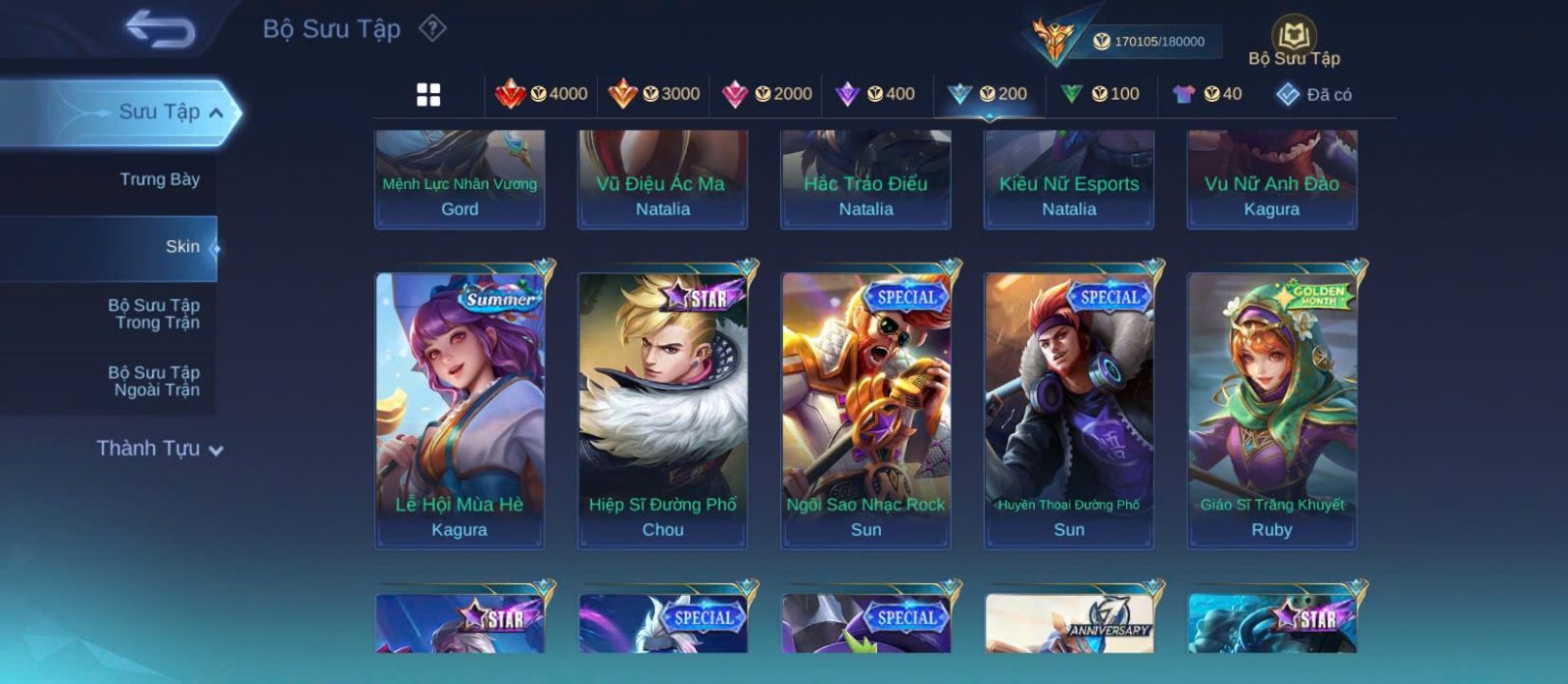Show the 40 points shirt tier
This screenshot has height=684, width=1568.
(x=1207, y=94)
